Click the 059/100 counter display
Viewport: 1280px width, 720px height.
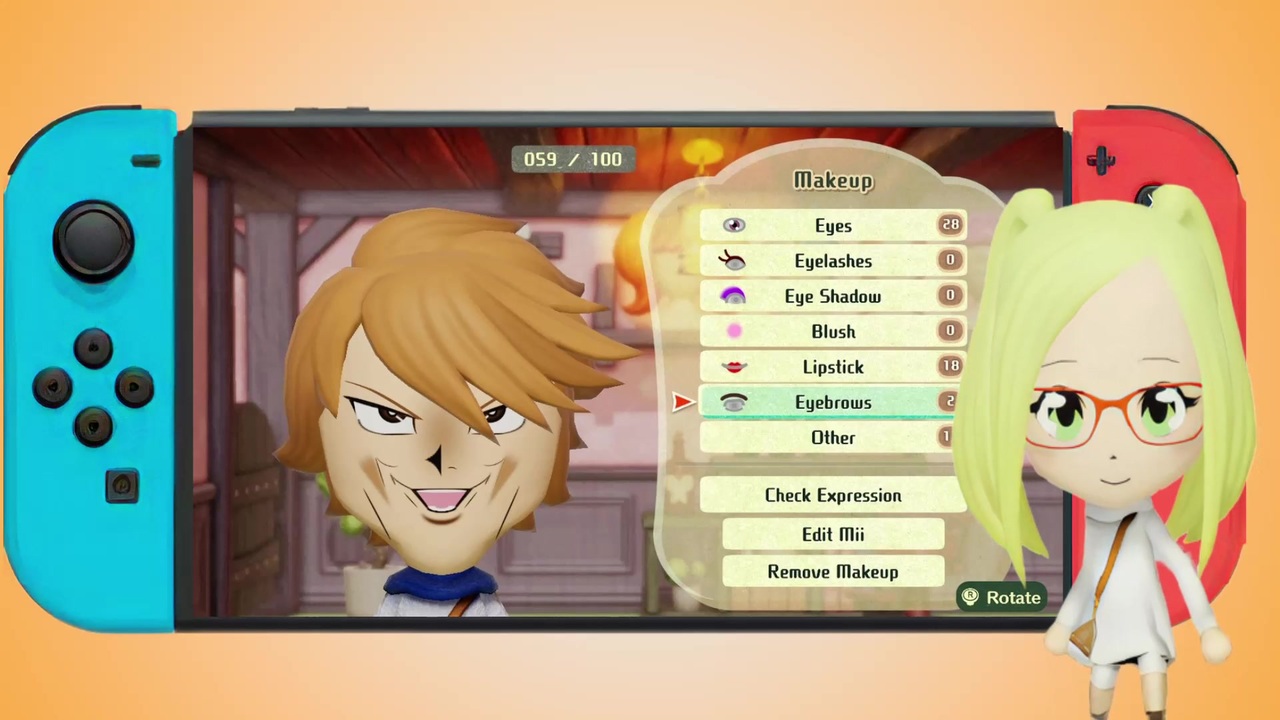point(572,159)
